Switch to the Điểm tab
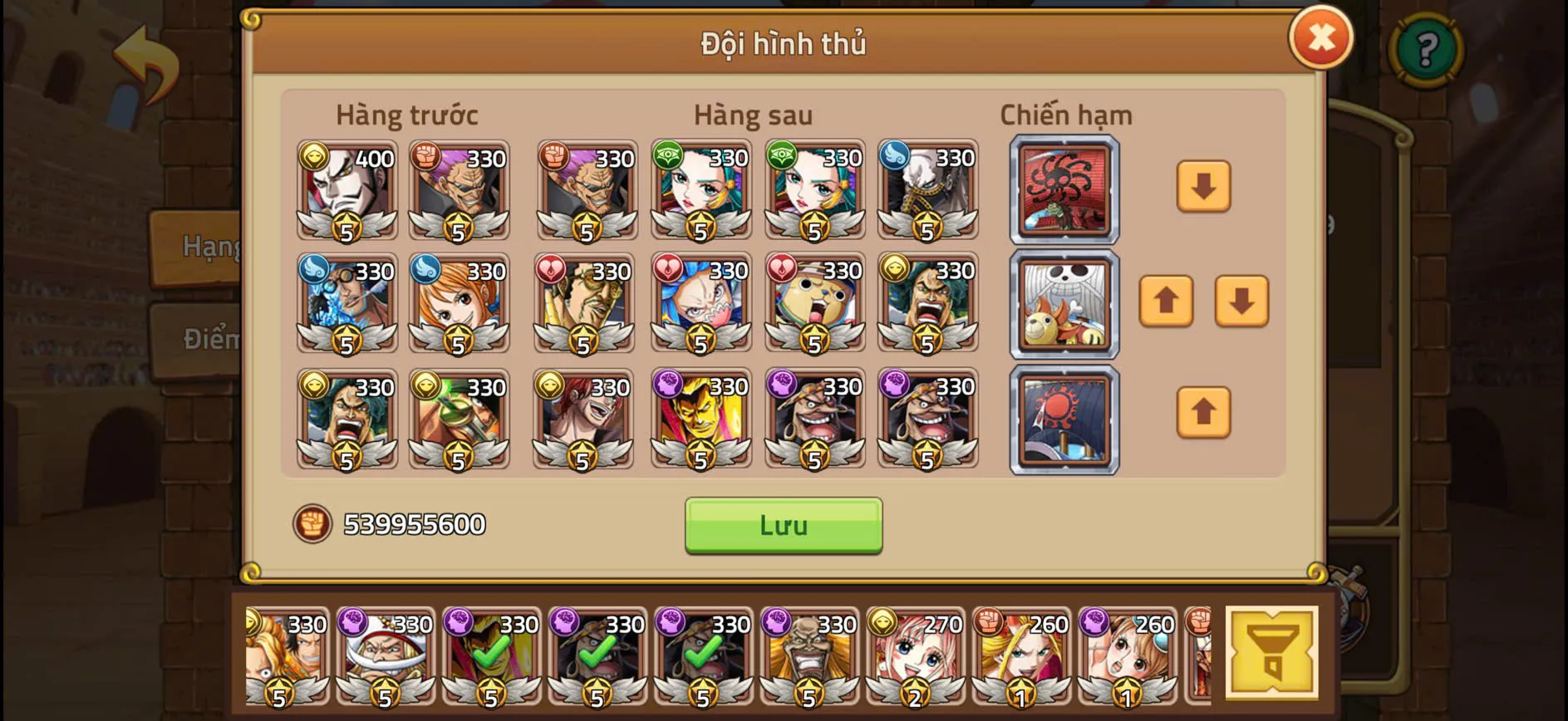Viewport: 1568px width, 721px height. [x=209, y=339]
